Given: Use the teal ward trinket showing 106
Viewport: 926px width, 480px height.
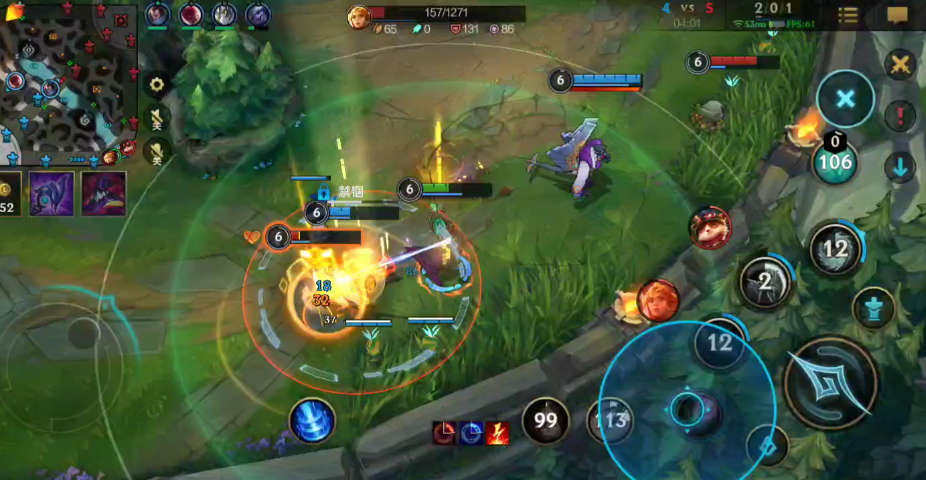Looking at the screenshot, I should pos(834,161).
